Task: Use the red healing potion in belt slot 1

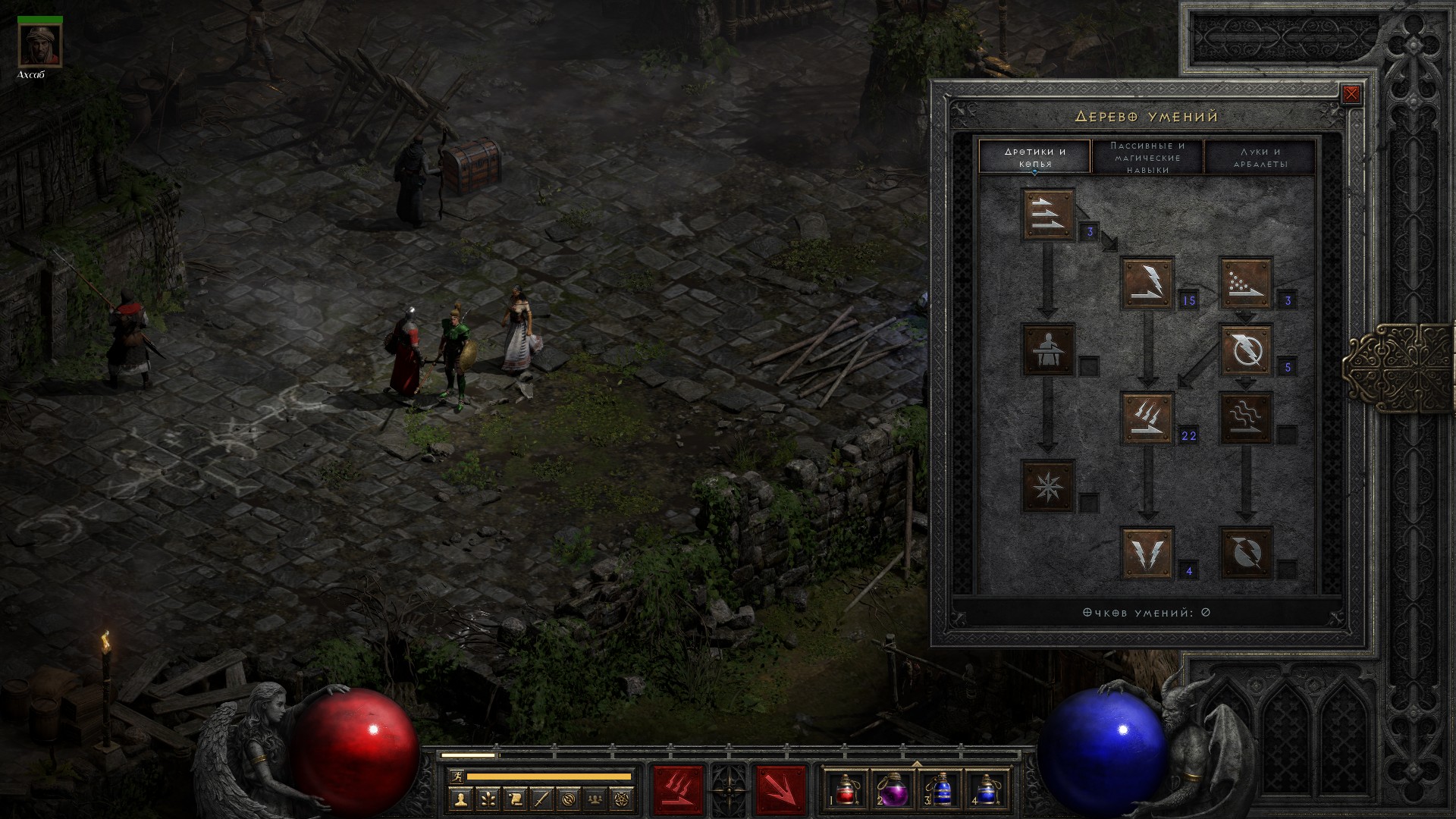Action: pyautogui.click(x=846, y=789)
